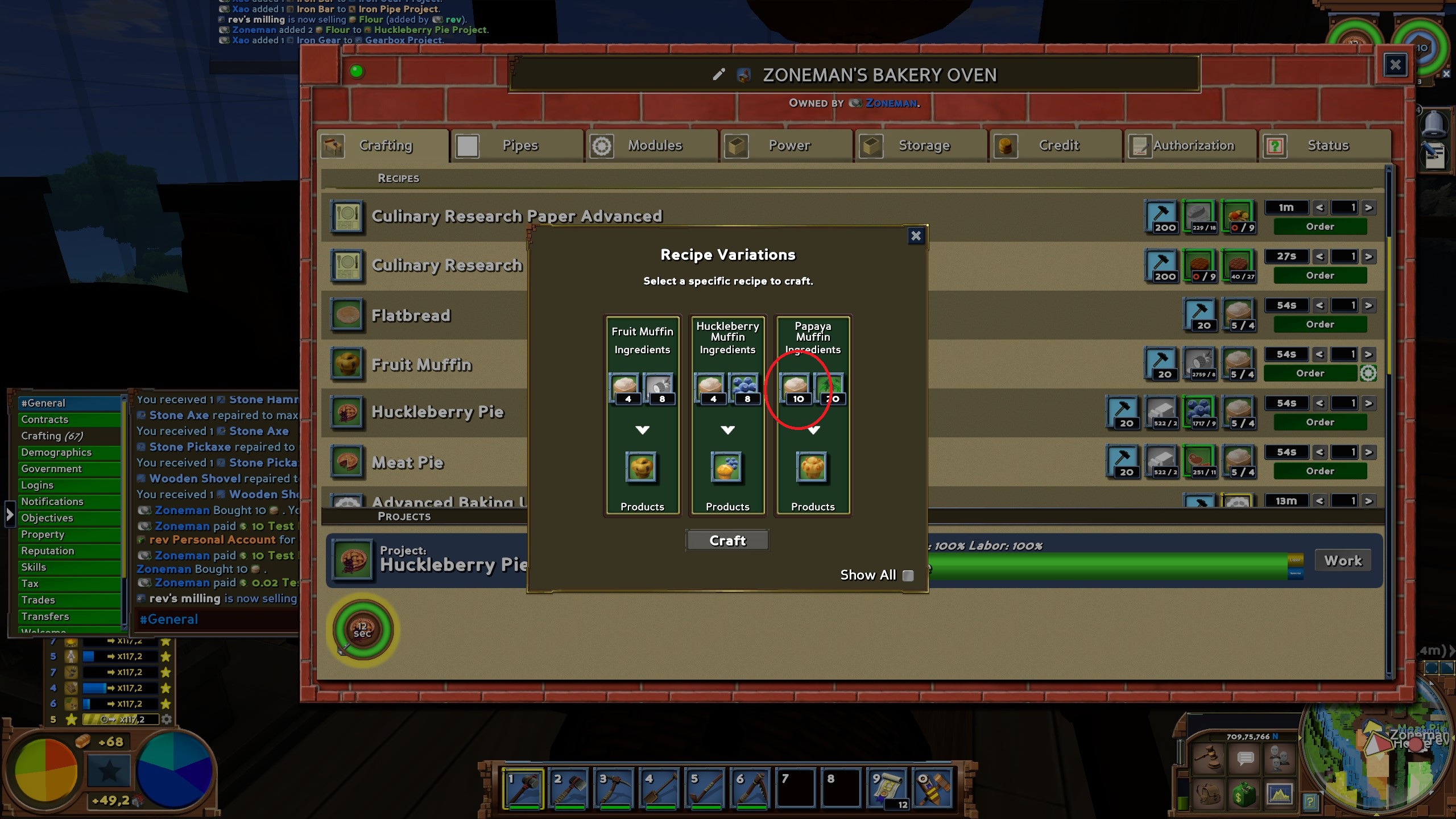1456x819 pixels.
Task: Show the Credit tab
Action: coord(1058,146)
